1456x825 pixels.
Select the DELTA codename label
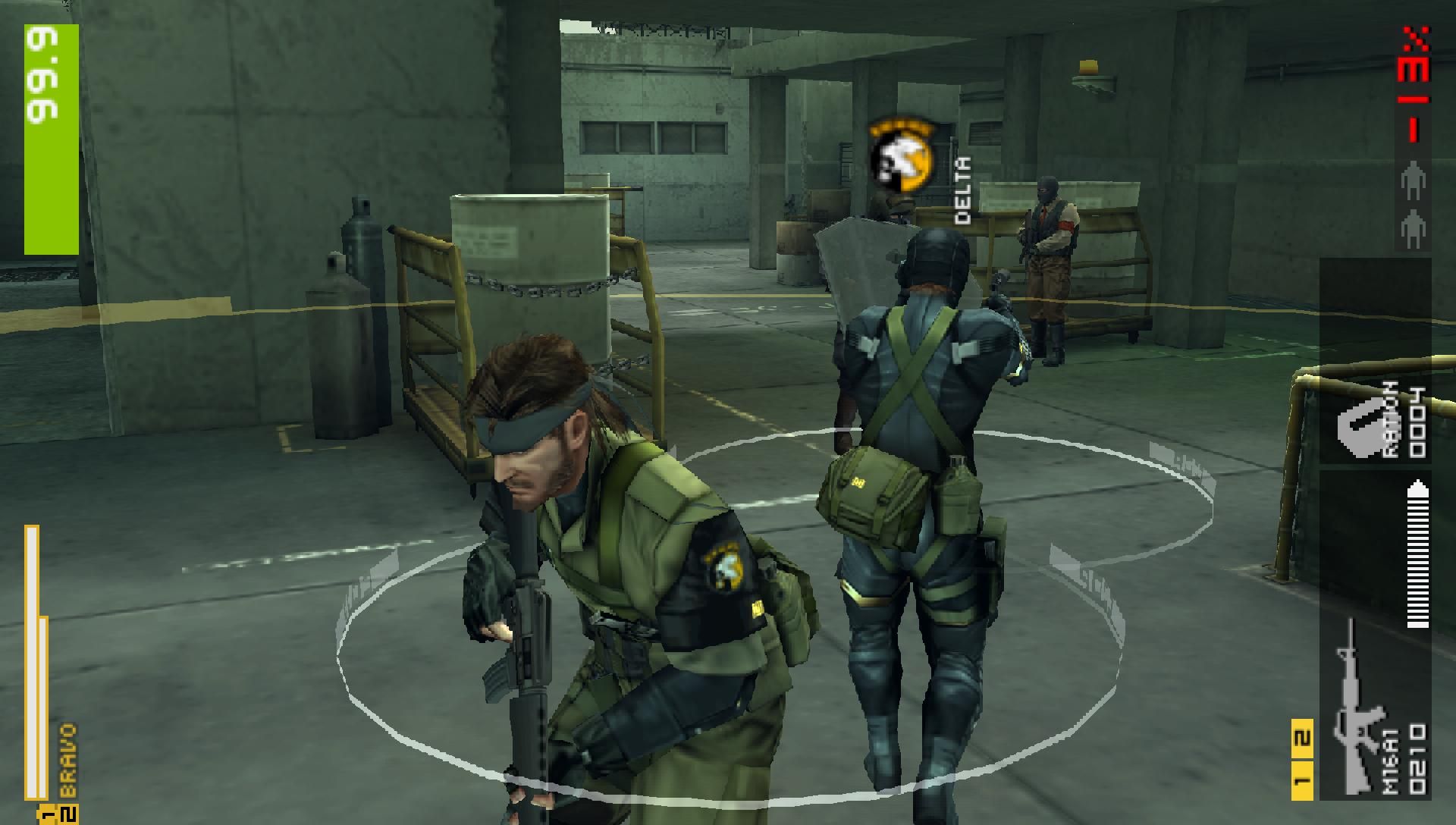click(x=962, y=191)
